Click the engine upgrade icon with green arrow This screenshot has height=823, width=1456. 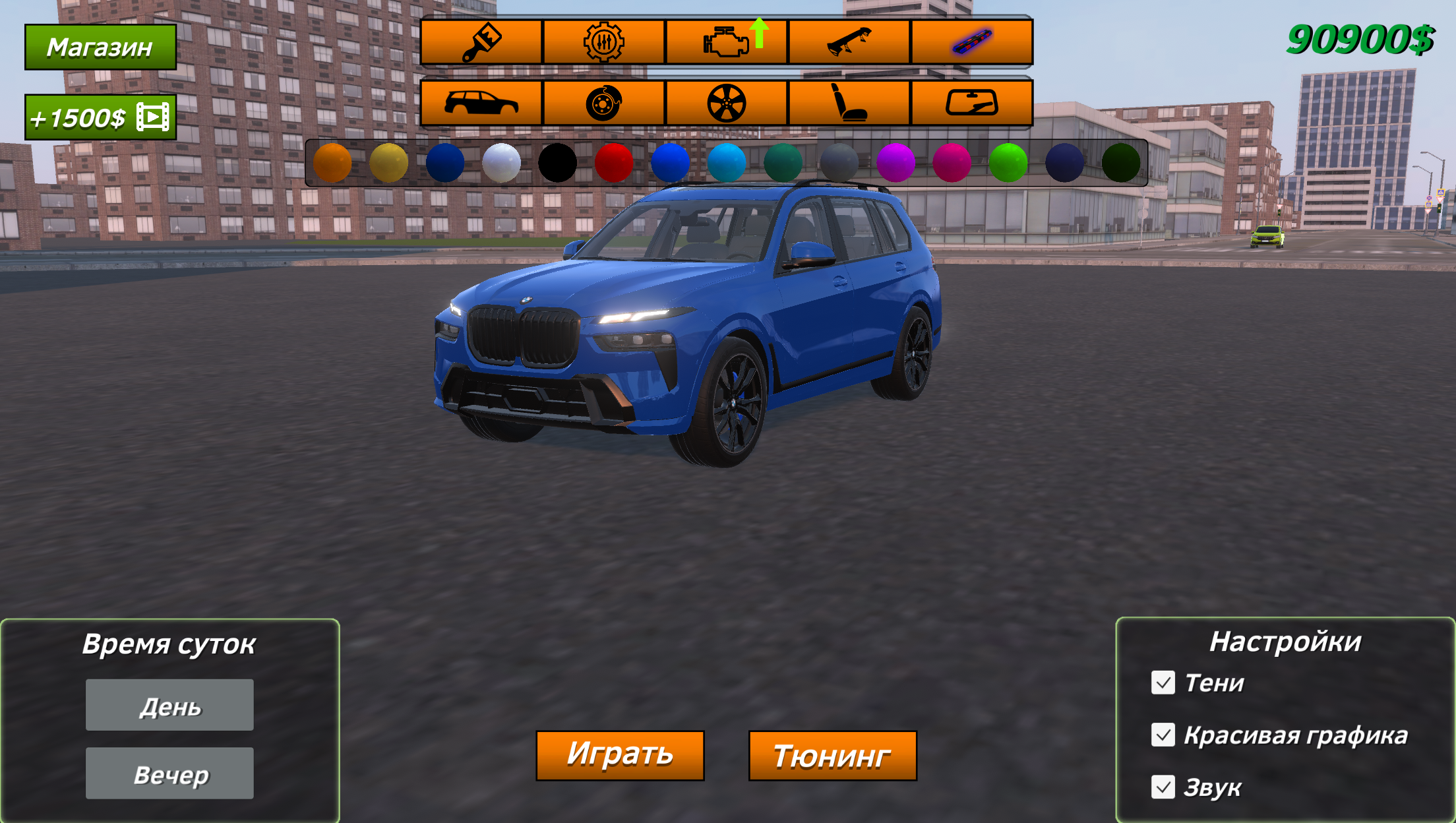pyautogui.click(x=727, y=42)
